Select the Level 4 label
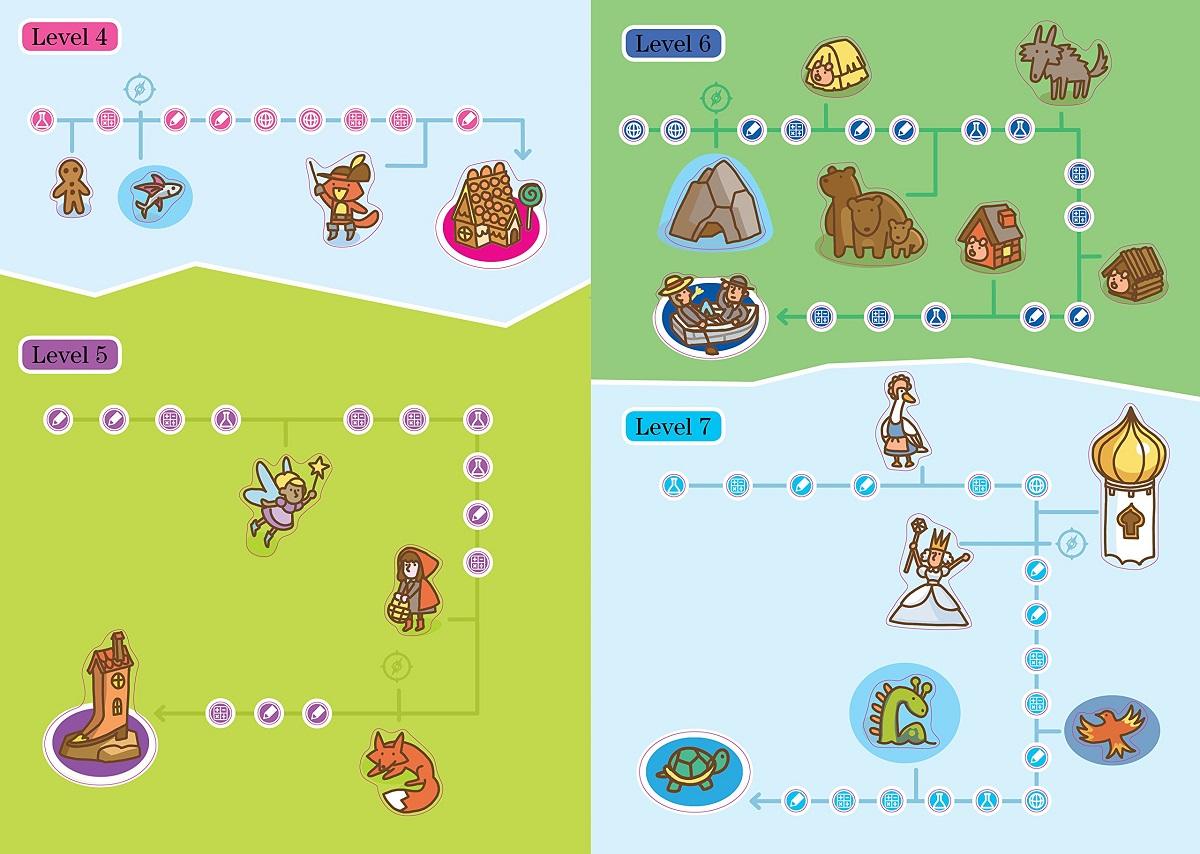 click(70, 38)
